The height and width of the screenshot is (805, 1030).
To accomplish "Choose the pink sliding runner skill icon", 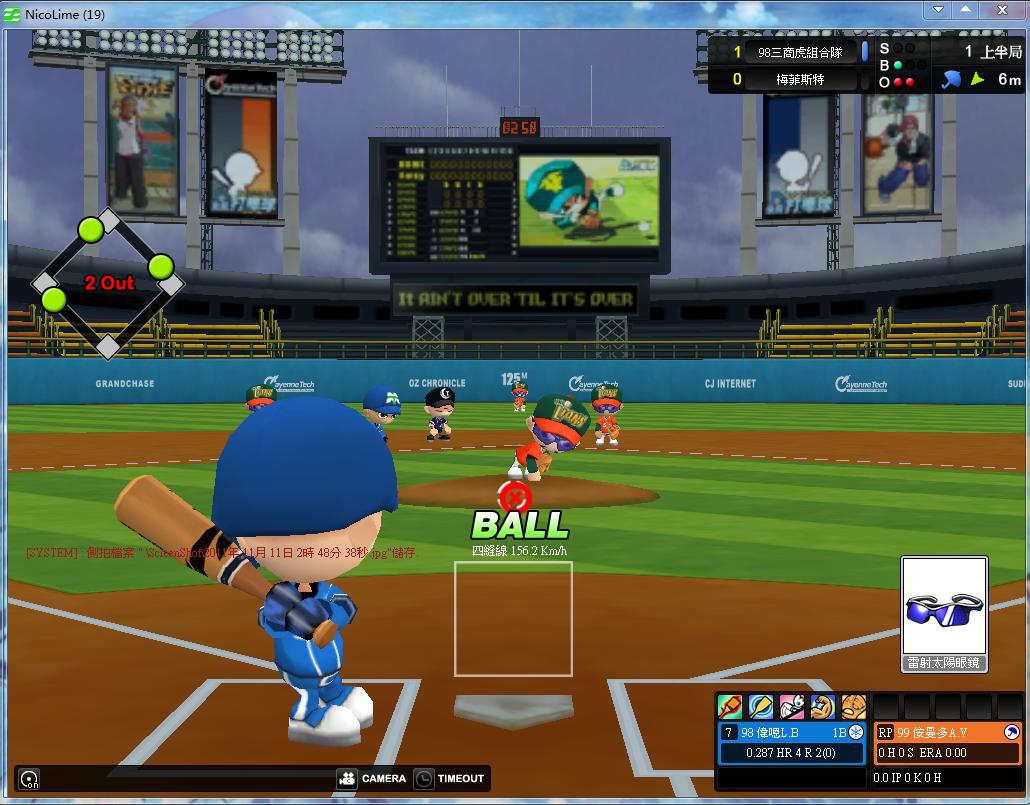I will 792,707.
